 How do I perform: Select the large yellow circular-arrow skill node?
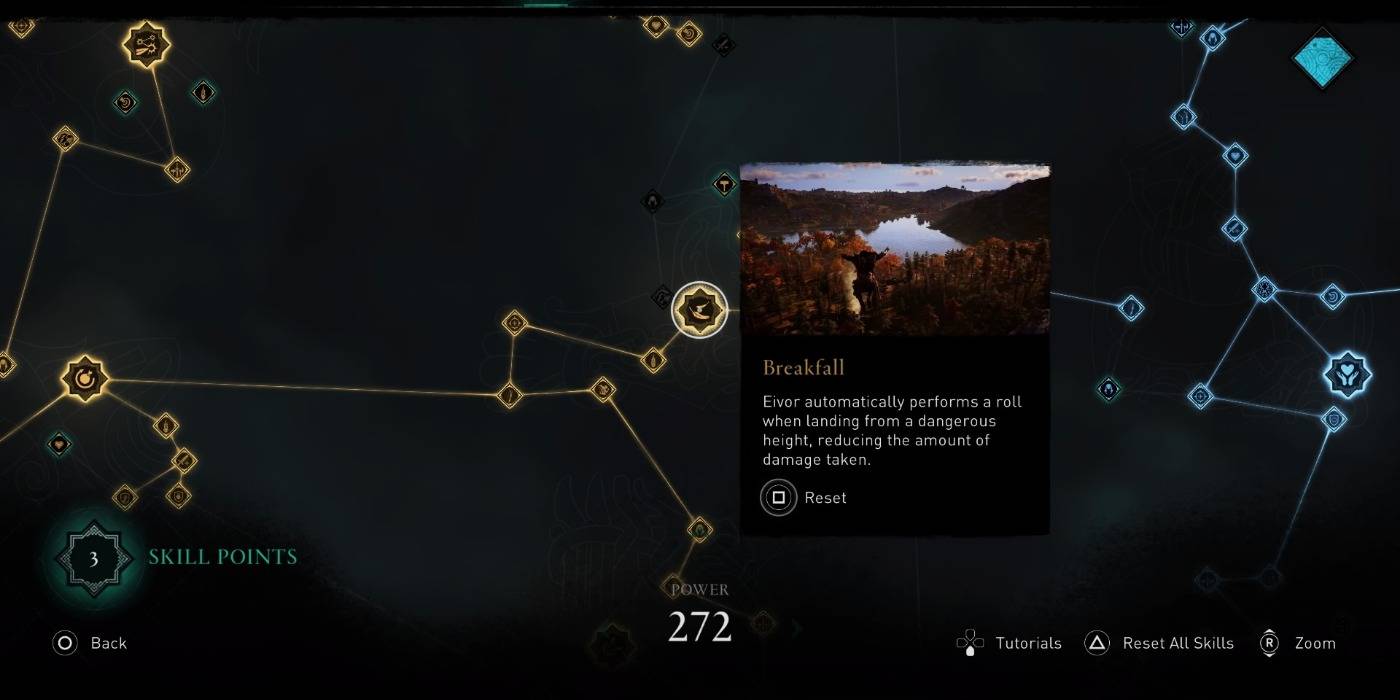point(83,379)
